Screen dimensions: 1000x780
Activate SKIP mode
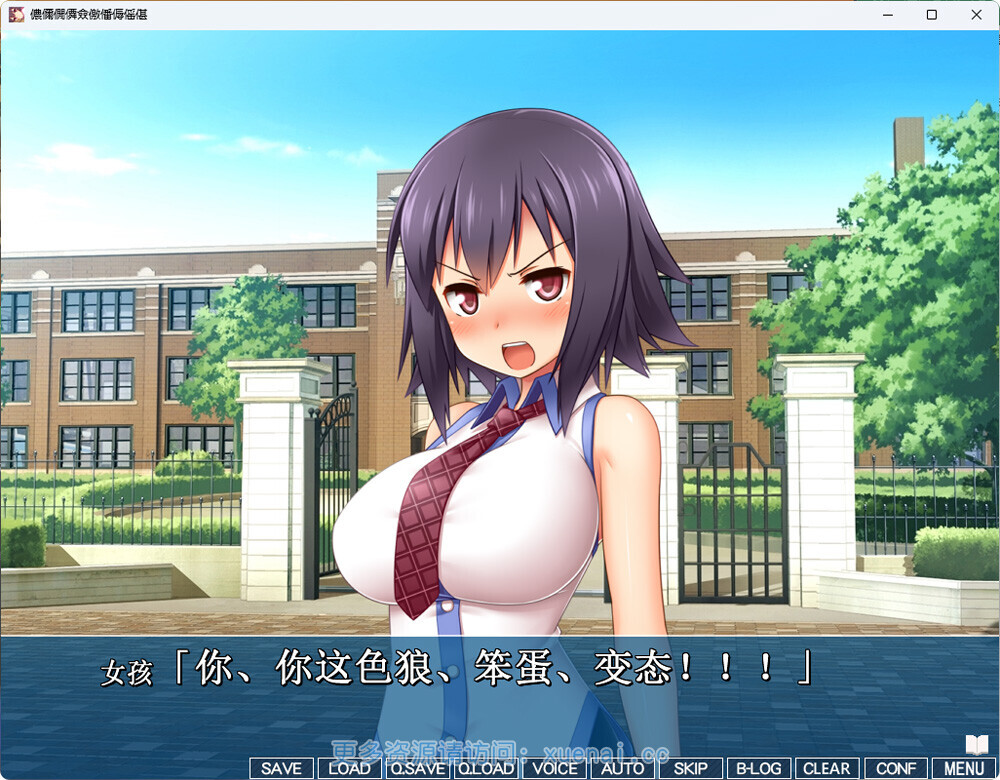[x=691, y=768]
